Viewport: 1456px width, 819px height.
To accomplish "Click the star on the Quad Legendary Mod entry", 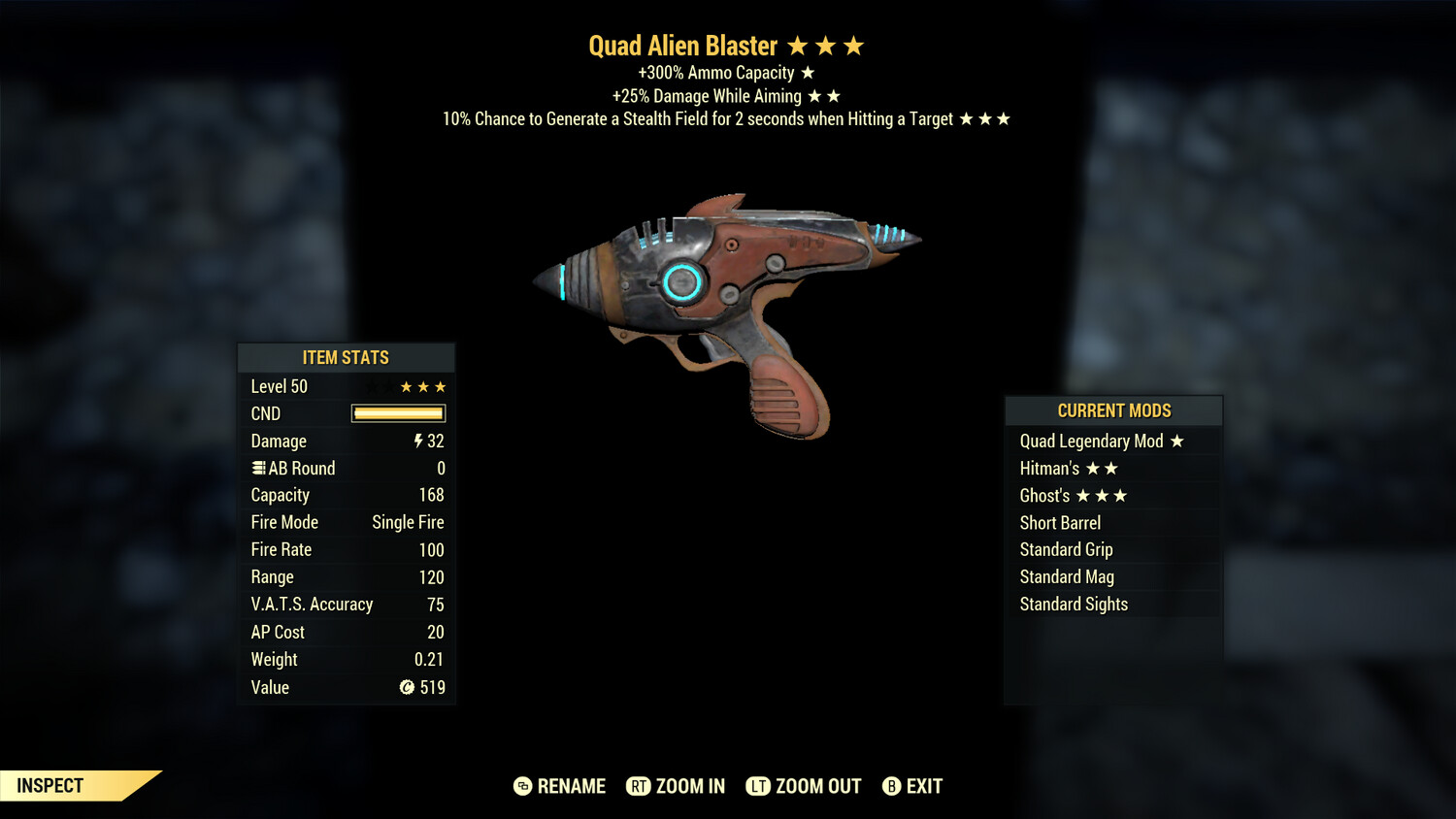I will coord(1177,441).
